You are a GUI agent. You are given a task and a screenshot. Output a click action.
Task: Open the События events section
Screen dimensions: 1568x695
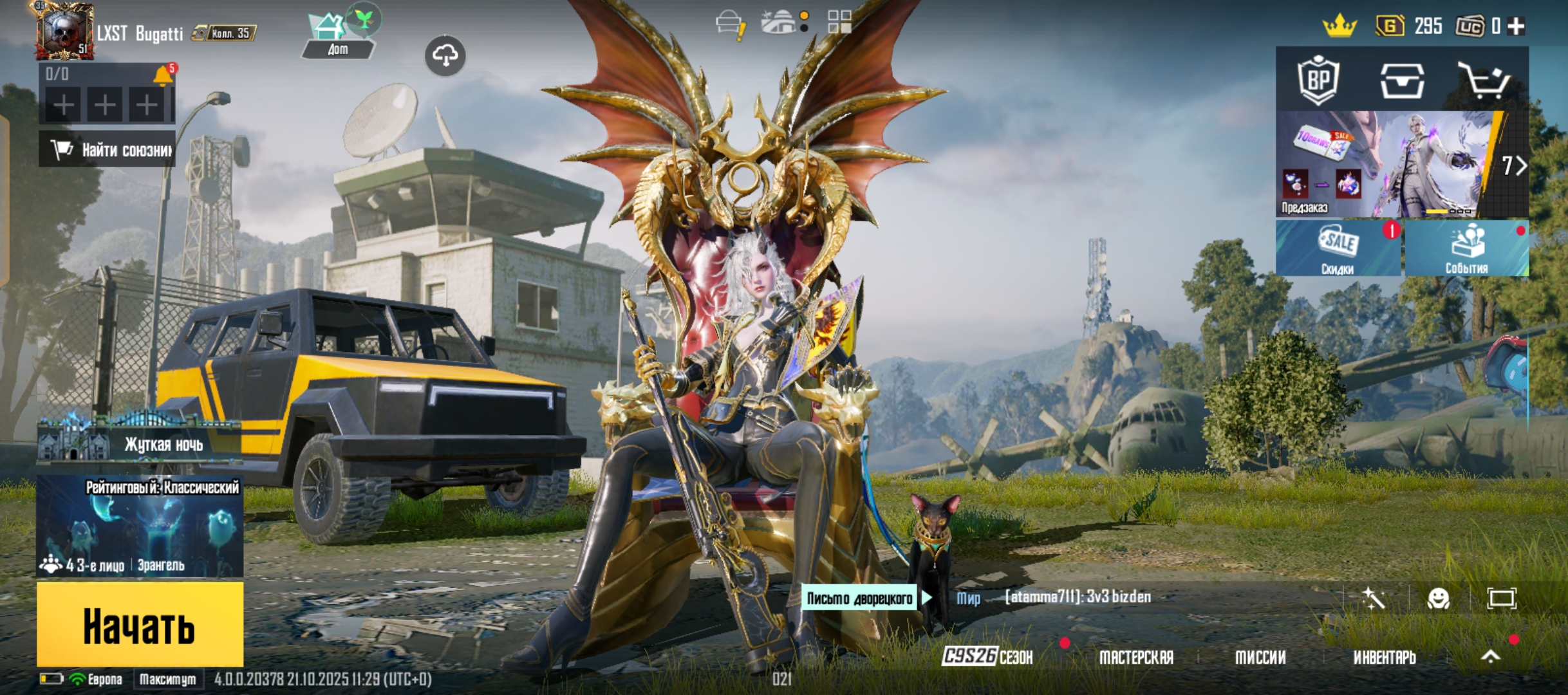[1466, 249]
